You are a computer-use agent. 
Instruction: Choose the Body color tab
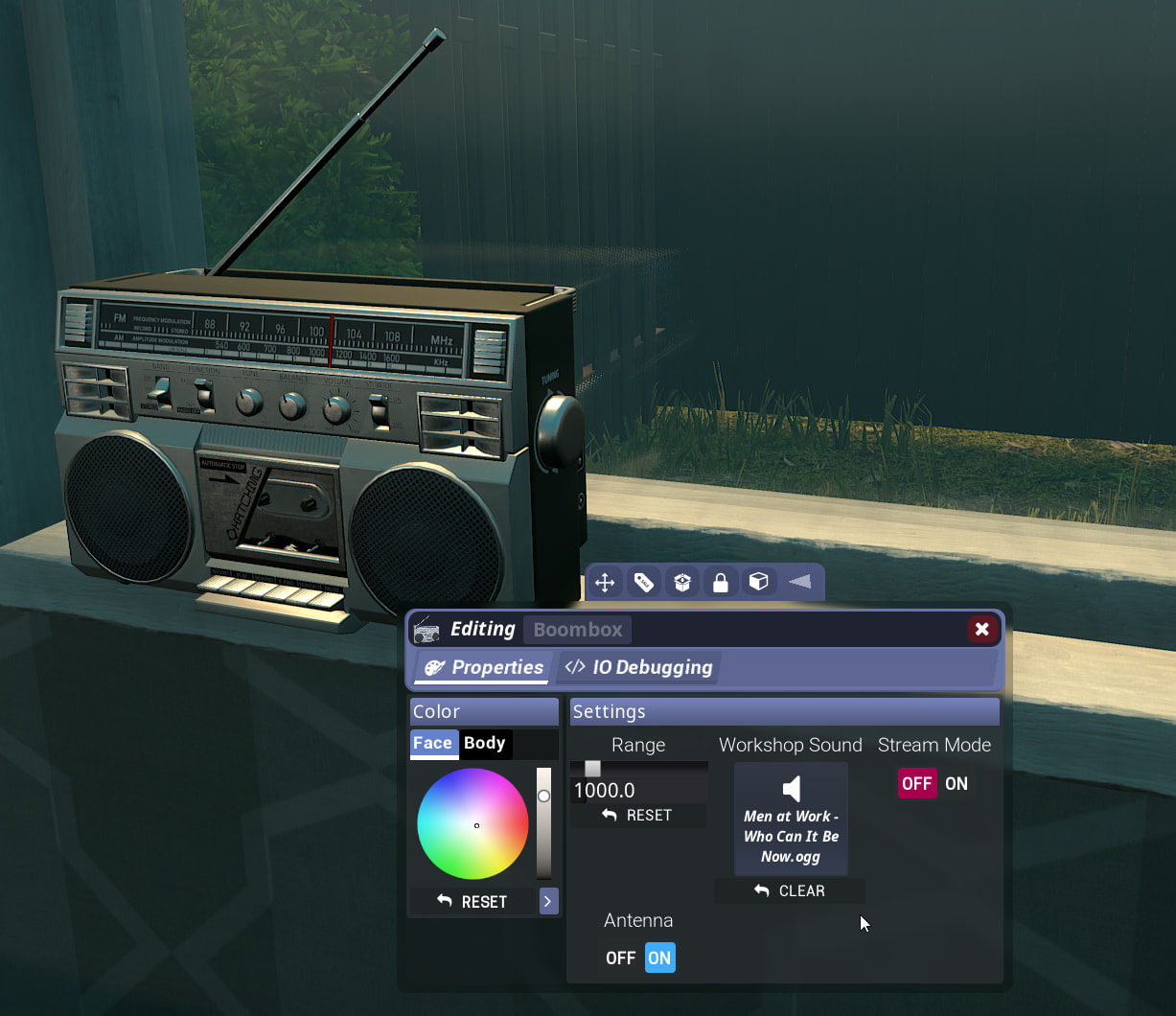point(484,743)
